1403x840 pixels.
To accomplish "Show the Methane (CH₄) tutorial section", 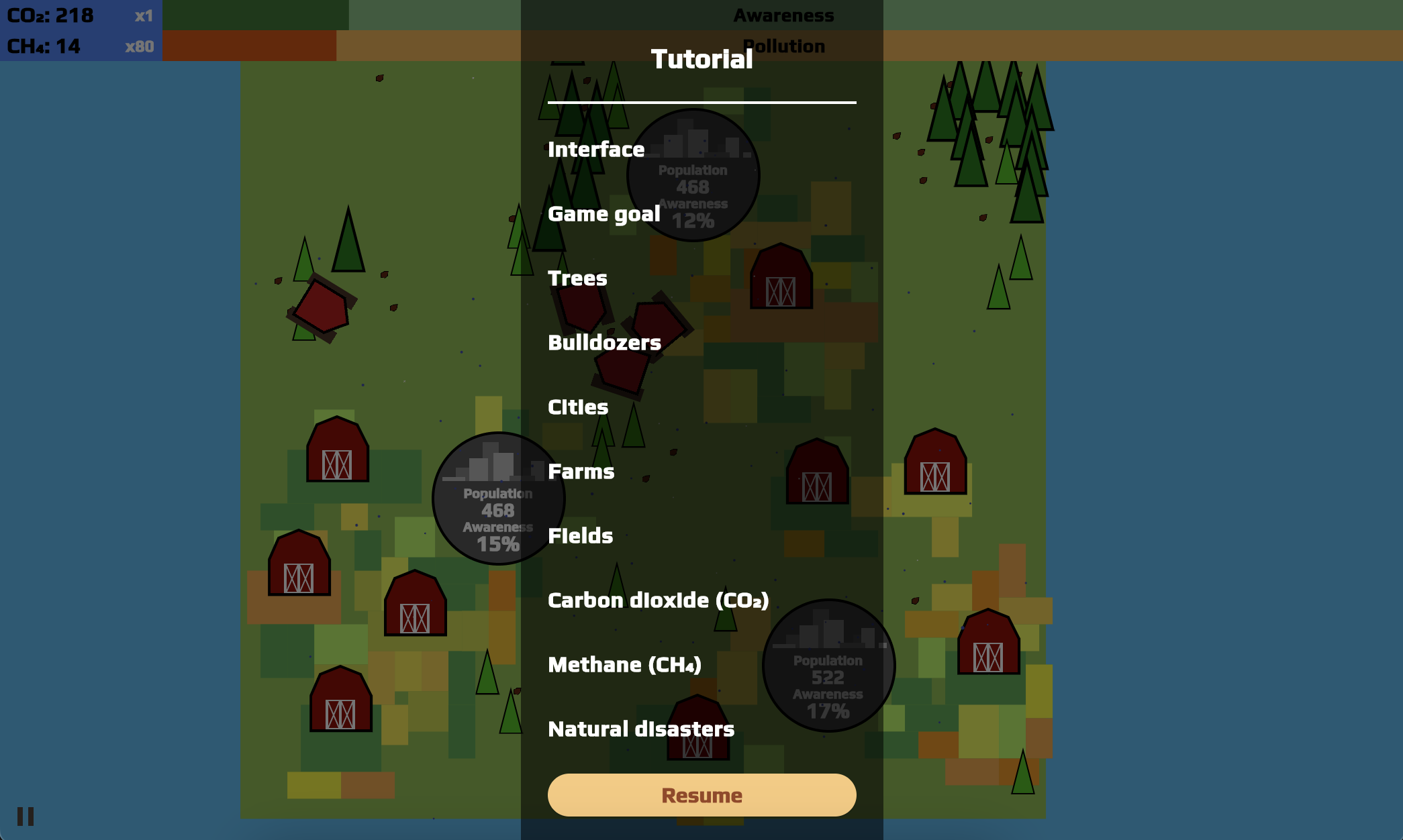I will pyautogui.click(x=624, y=665).
